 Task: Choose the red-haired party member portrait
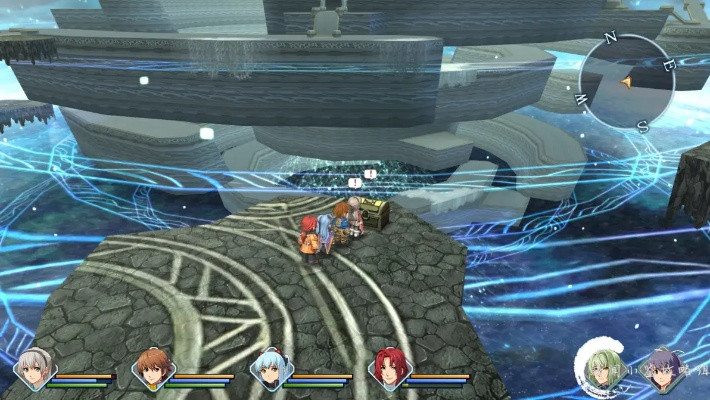click(388, 368)
